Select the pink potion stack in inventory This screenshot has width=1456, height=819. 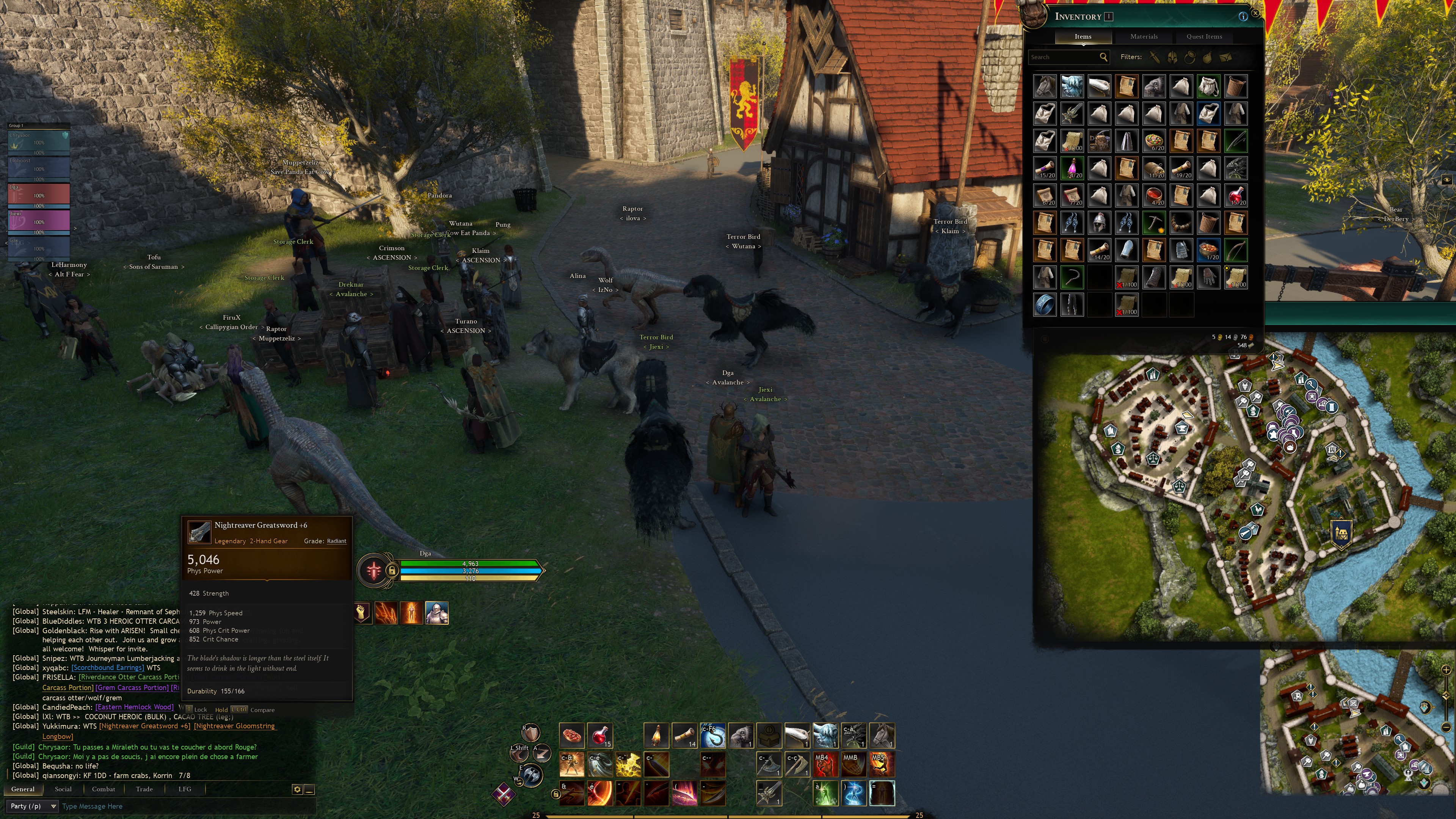(1072, 168)
